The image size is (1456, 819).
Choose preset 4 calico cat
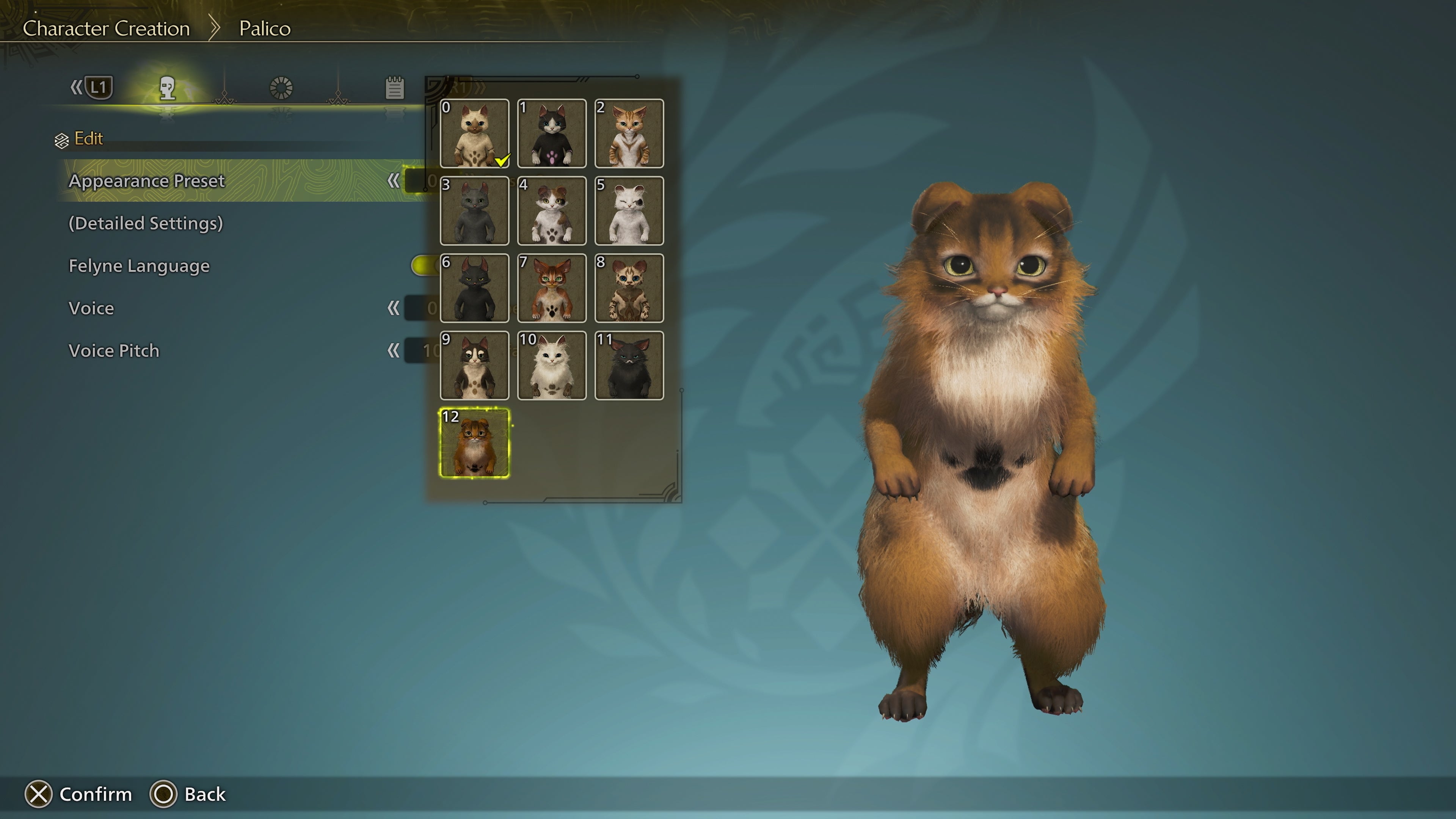point(552,211)
